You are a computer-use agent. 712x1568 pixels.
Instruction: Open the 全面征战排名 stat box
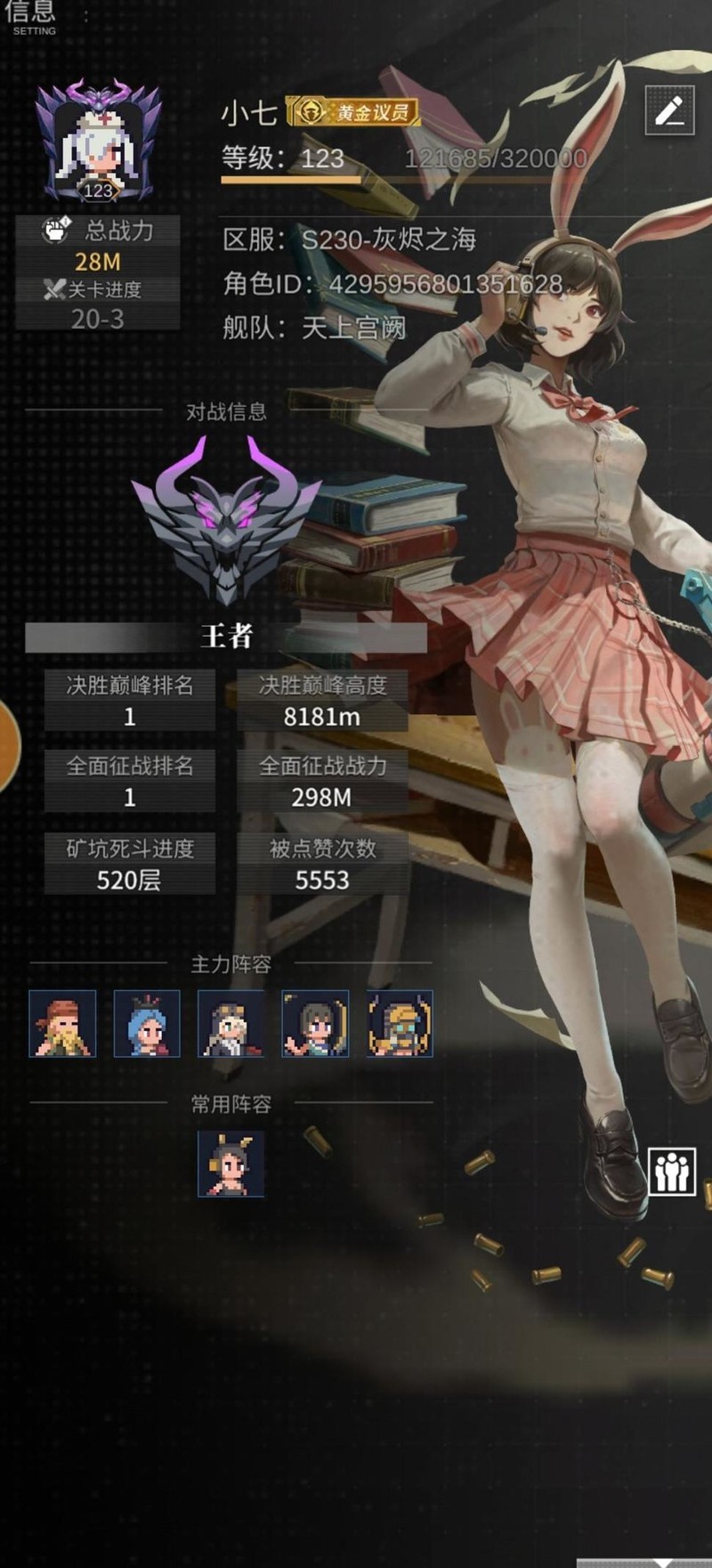(130, 781)
